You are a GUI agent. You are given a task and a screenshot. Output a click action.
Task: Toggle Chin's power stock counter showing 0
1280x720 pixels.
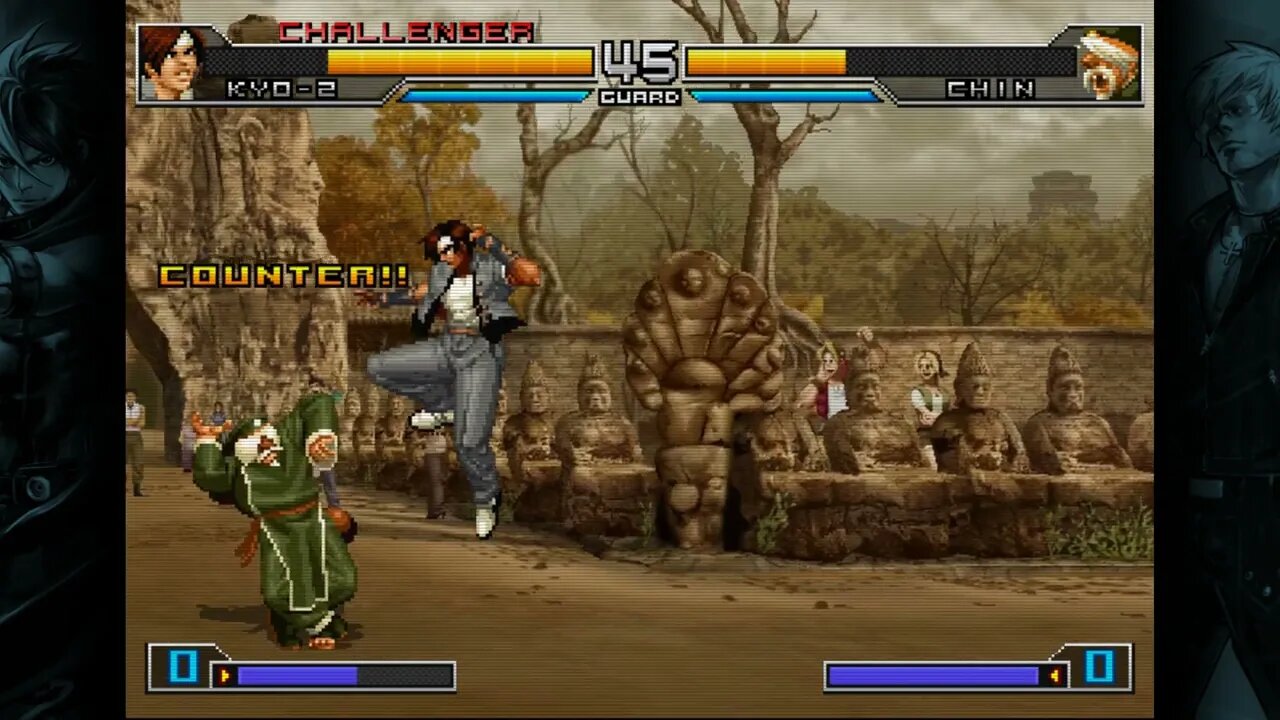pyautogui.click(x=1097, y=670)
